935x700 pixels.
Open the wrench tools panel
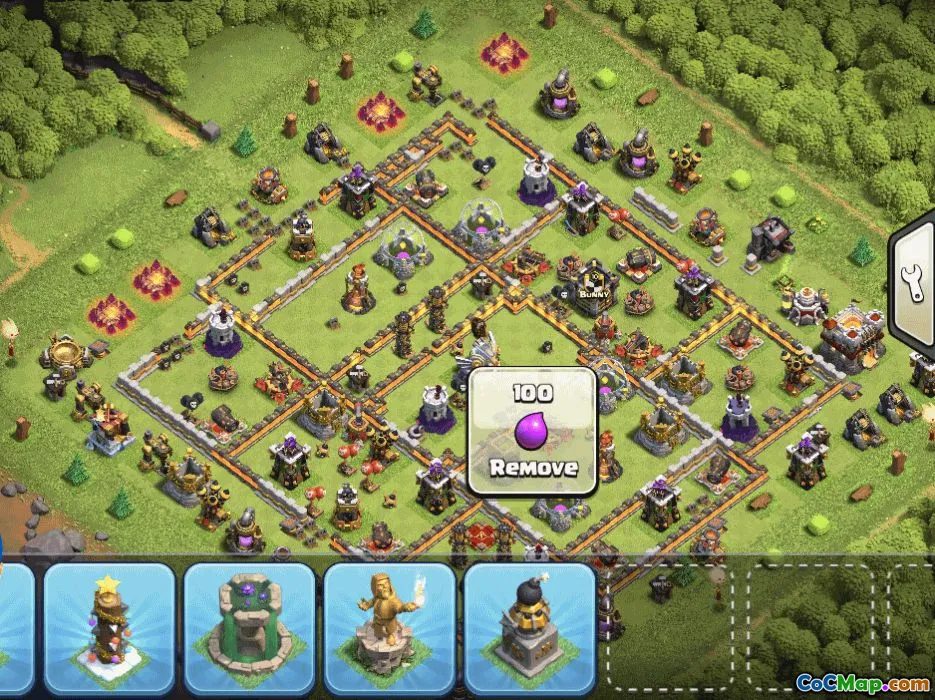(x=915, y=283)
